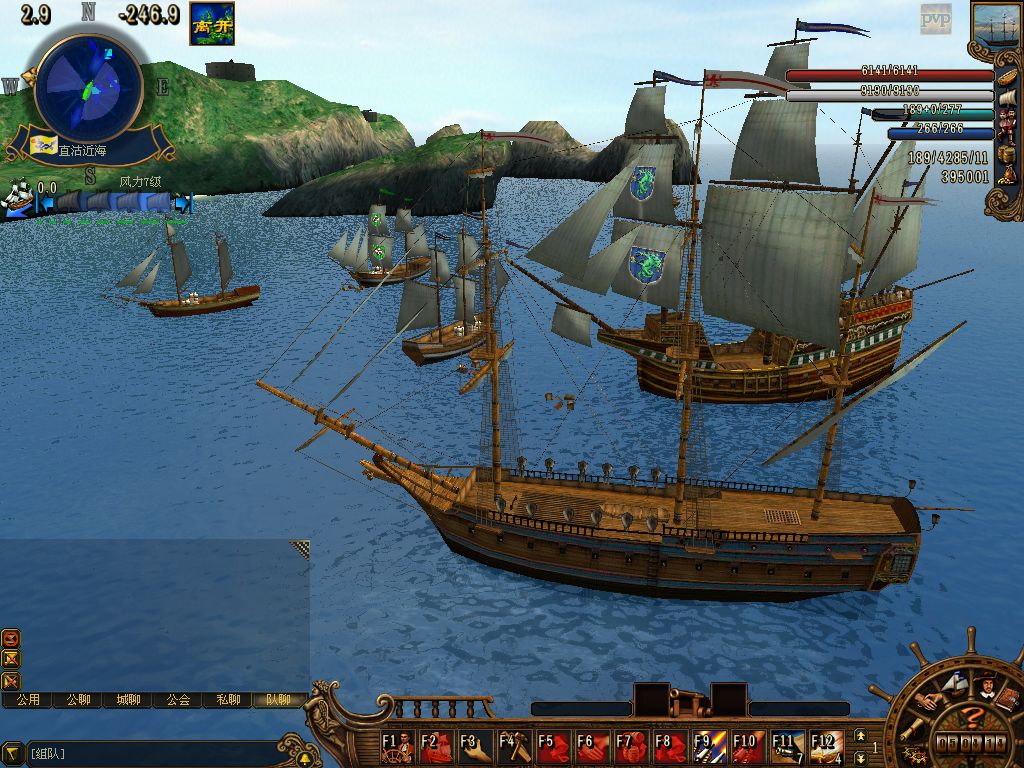Choose the 队聊 team chat tab
The width and height of the screenshot is (1024, 768).
click(277, 700)
